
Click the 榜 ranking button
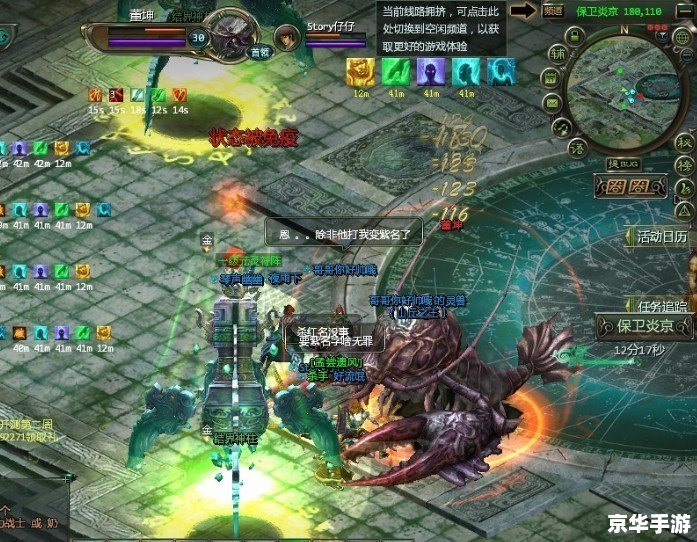pos(683,166)
